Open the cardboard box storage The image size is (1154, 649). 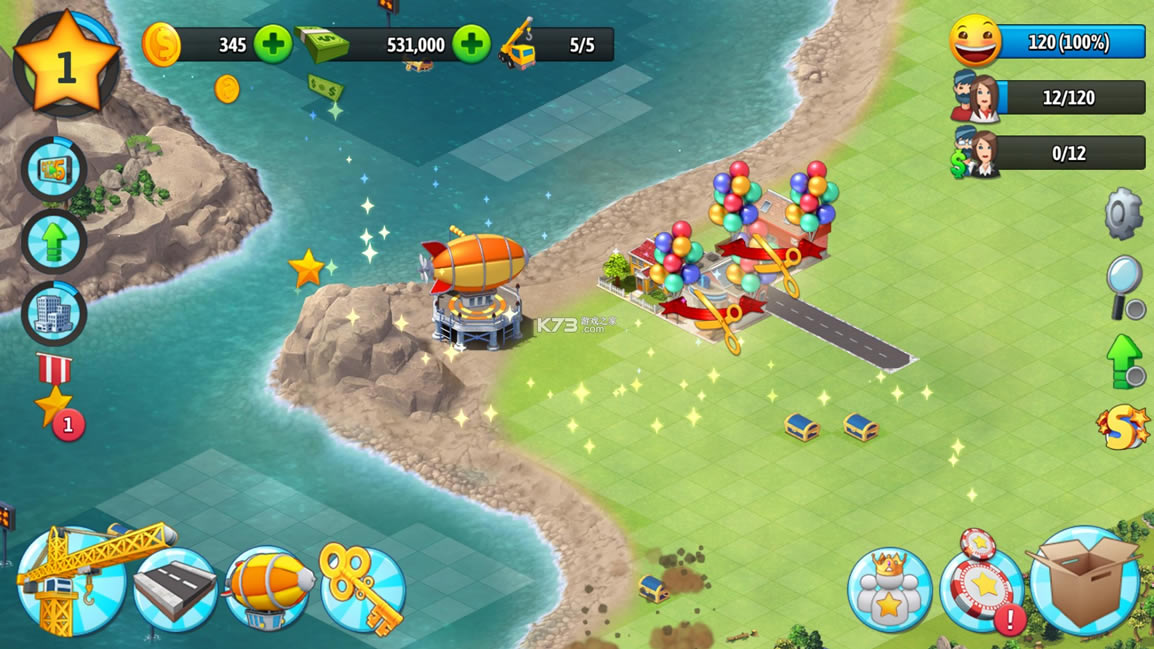click(1085, 582)
